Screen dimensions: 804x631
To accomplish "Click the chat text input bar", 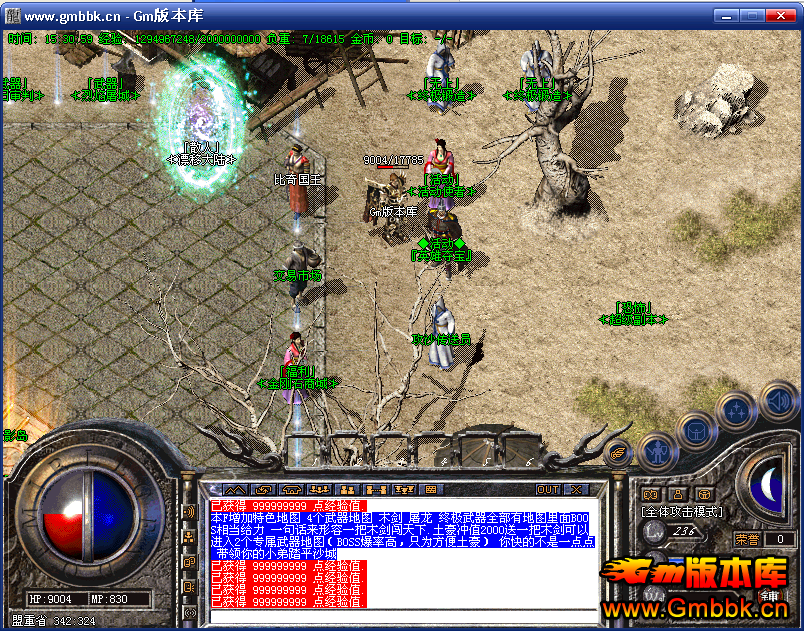I will tap(400, 615).
